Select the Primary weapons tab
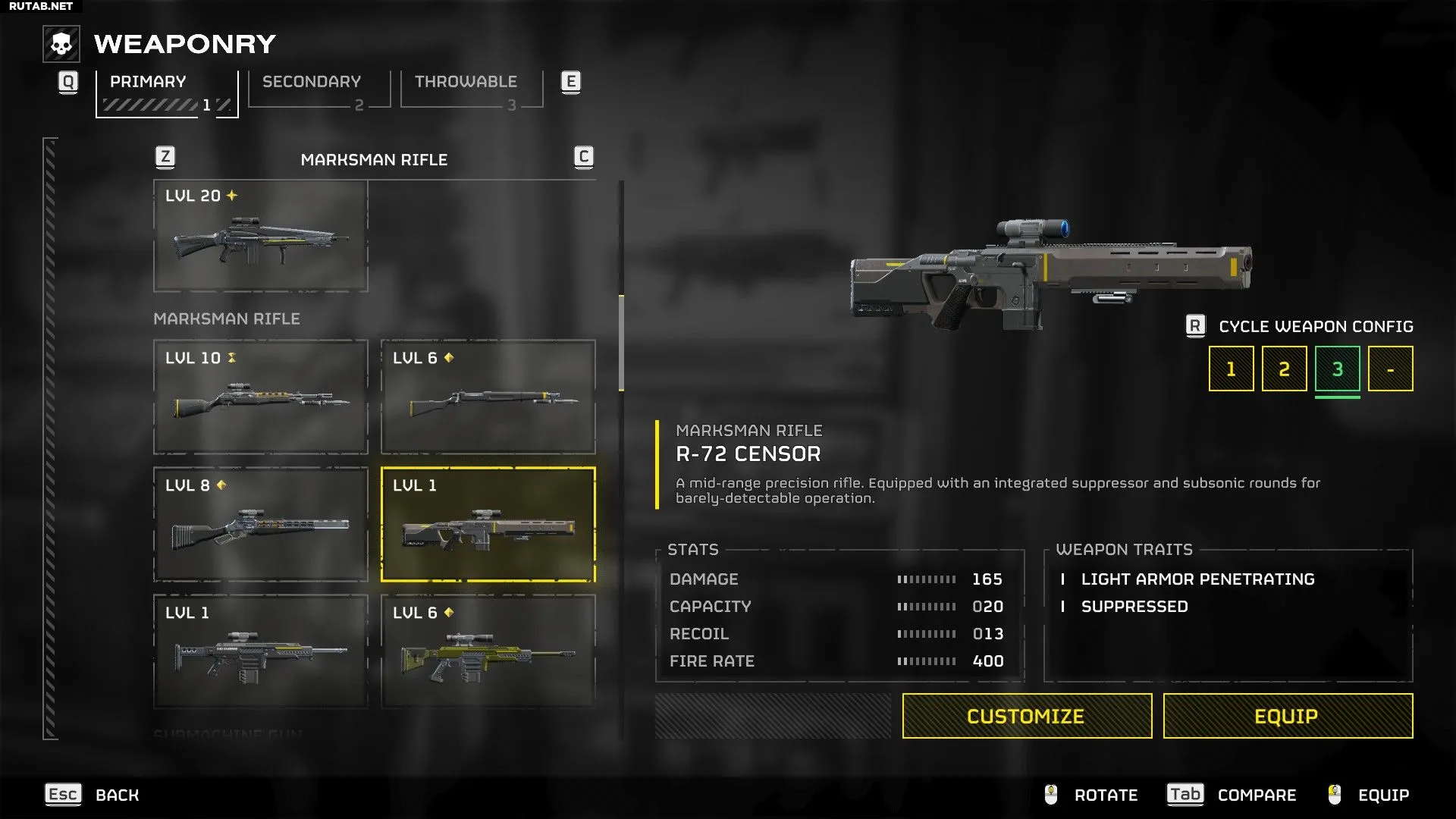 click(167, 91)
